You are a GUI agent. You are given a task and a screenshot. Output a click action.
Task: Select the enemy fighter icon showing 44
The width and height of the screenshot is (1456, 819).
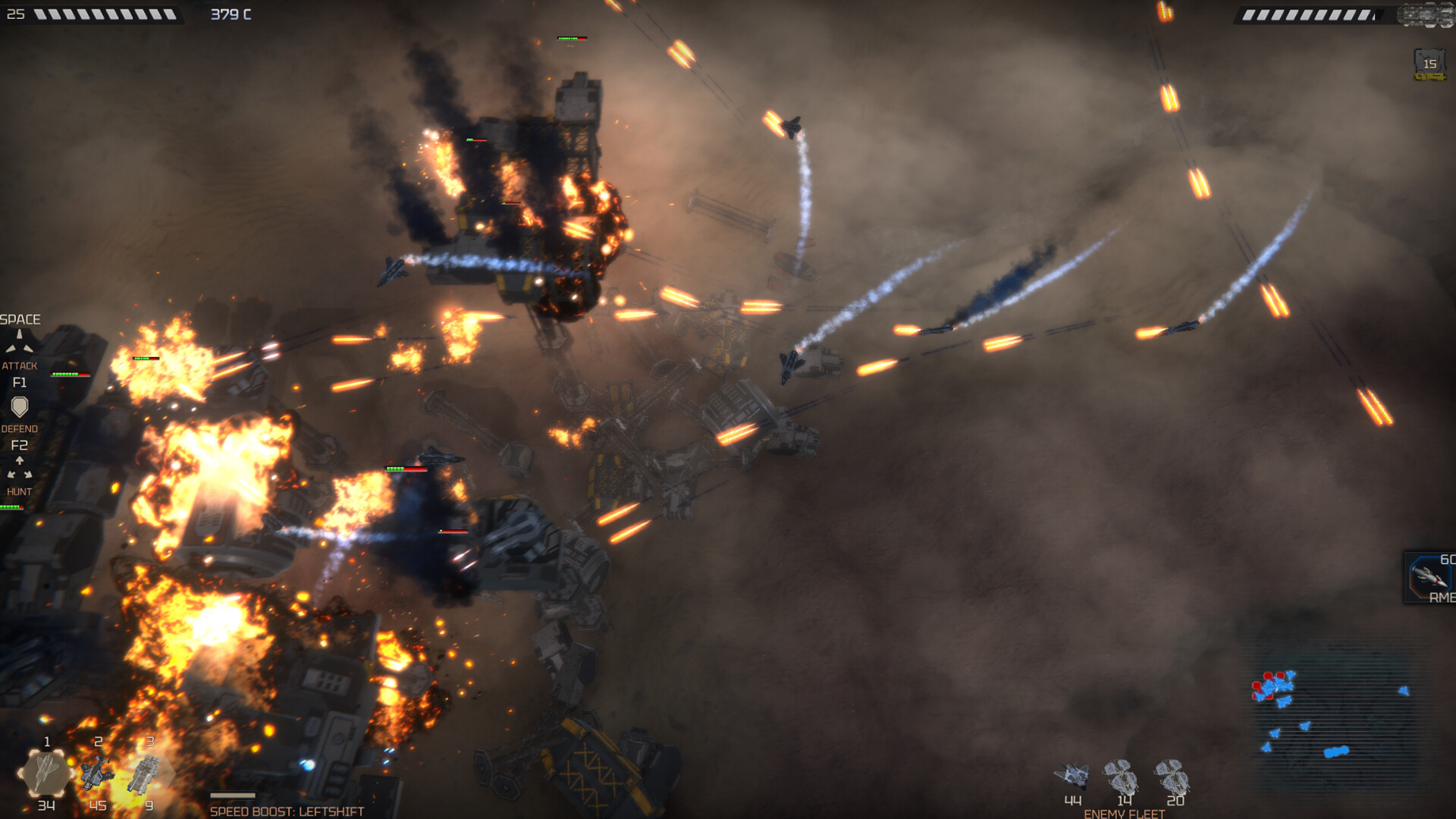point(1072,776)
